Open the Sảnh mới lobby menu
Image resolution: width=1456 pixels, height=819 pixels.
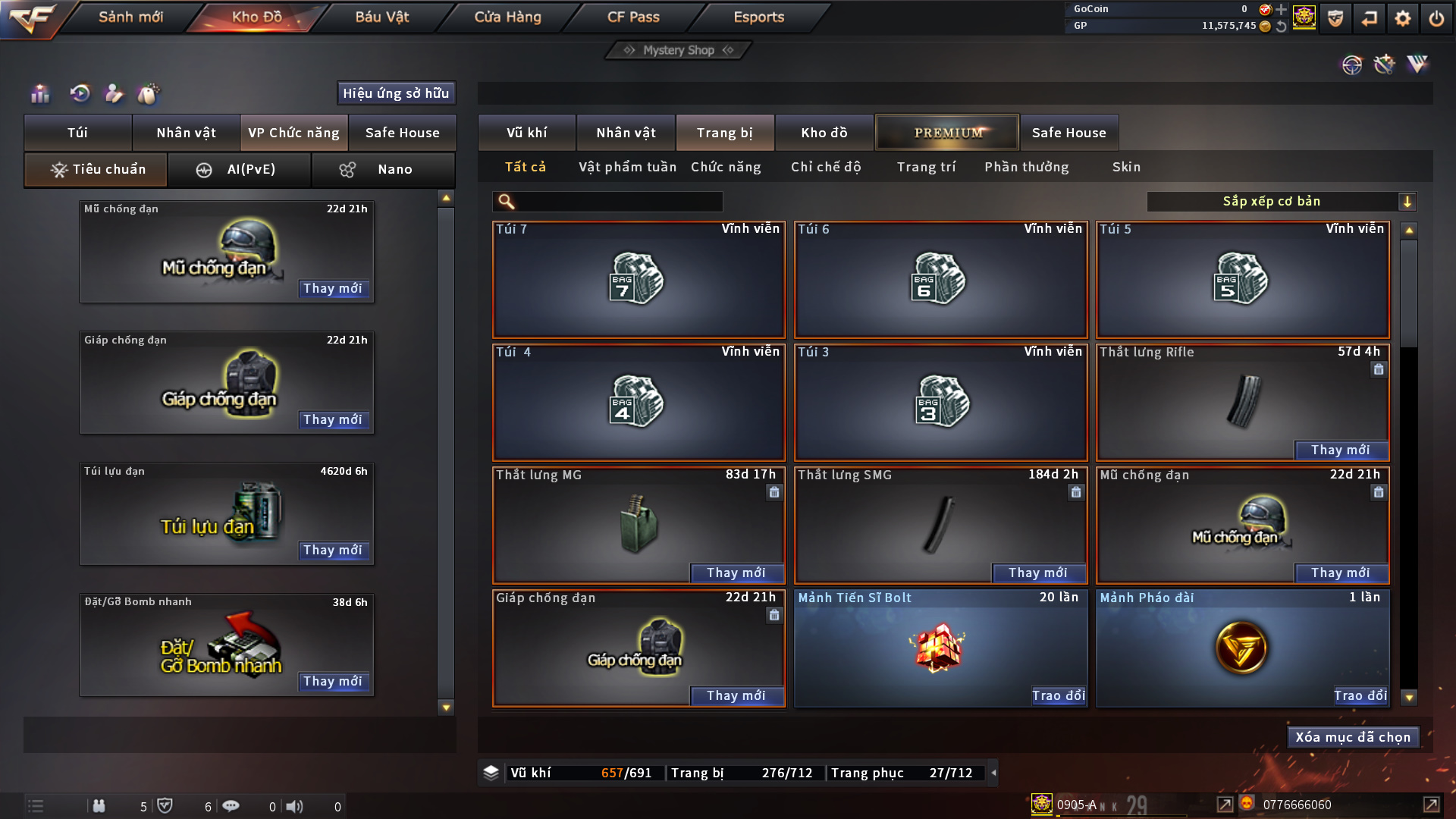tap(130, 17)
